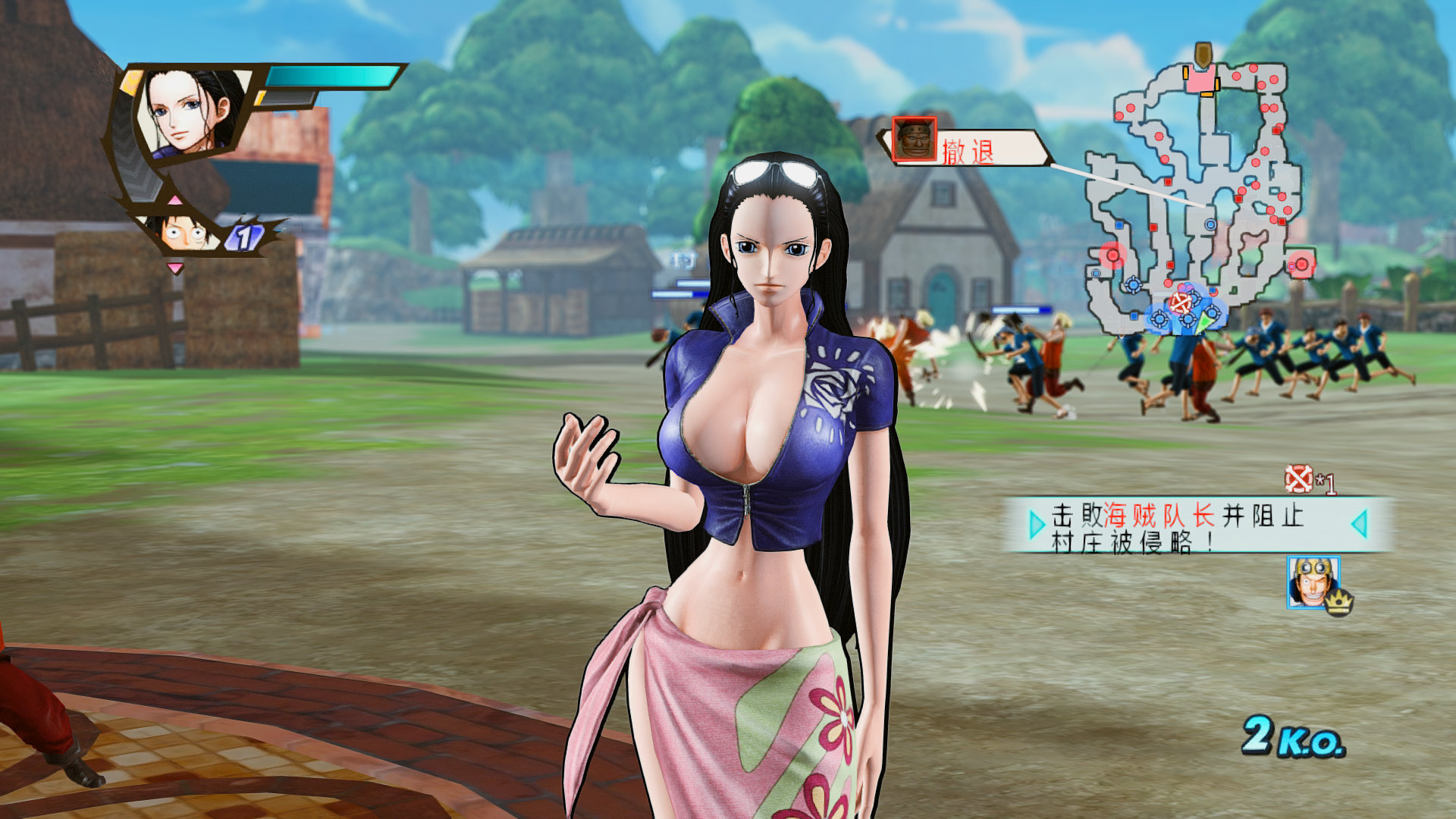1456x819 pixels.
Task: Click the 撤退 retreat notification banner
Action: tap(967, 149)
